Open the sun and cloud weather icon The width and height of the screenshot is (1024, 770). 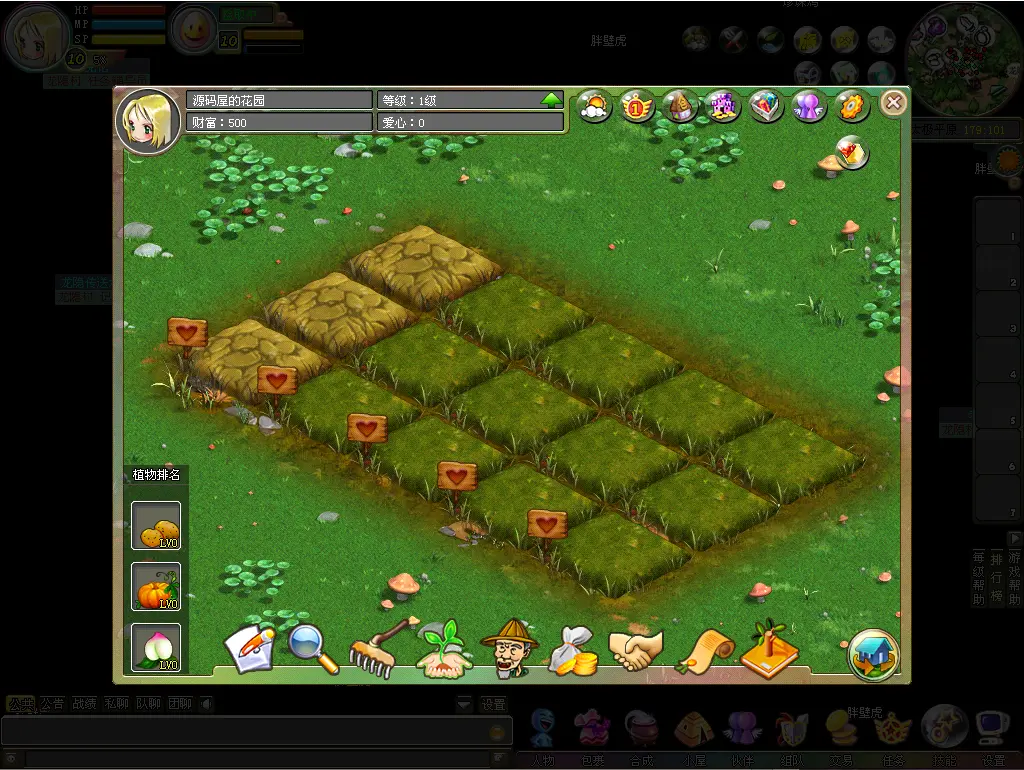click(x=594, y=106)
